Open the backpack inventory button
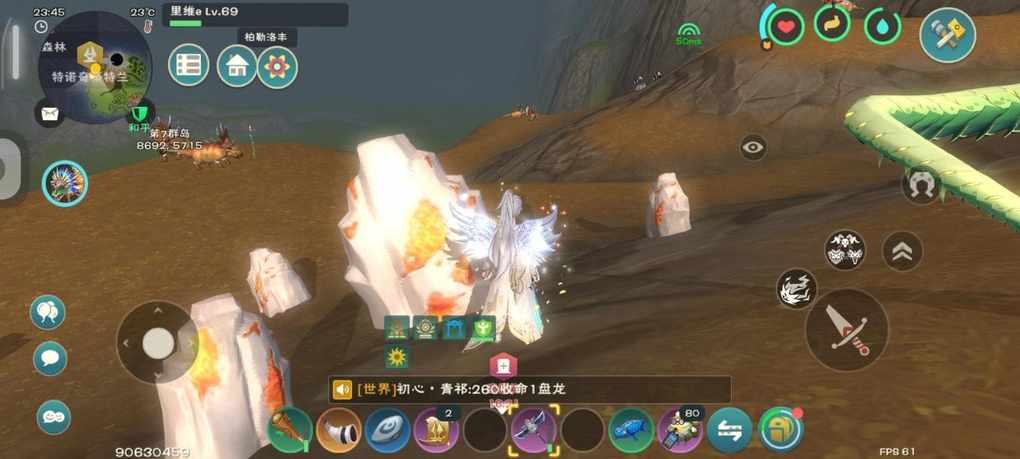 [x=780, y=429]
